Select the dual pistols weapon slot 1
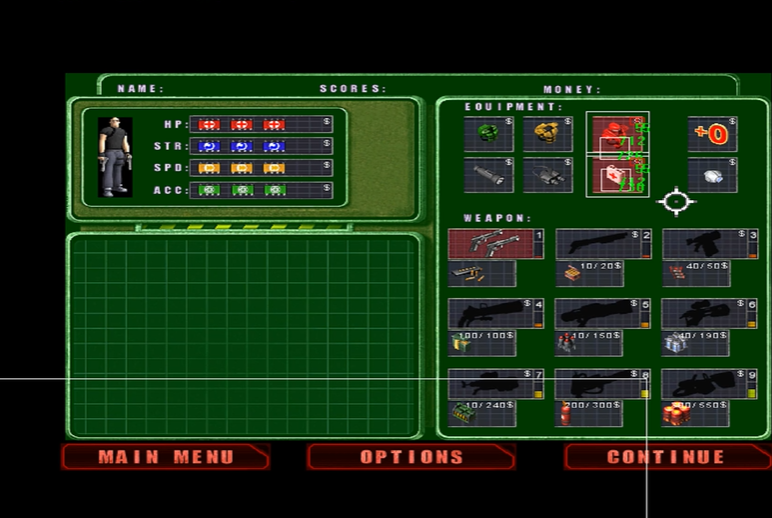This screenshot has width=772, height=518. [496, 244]
